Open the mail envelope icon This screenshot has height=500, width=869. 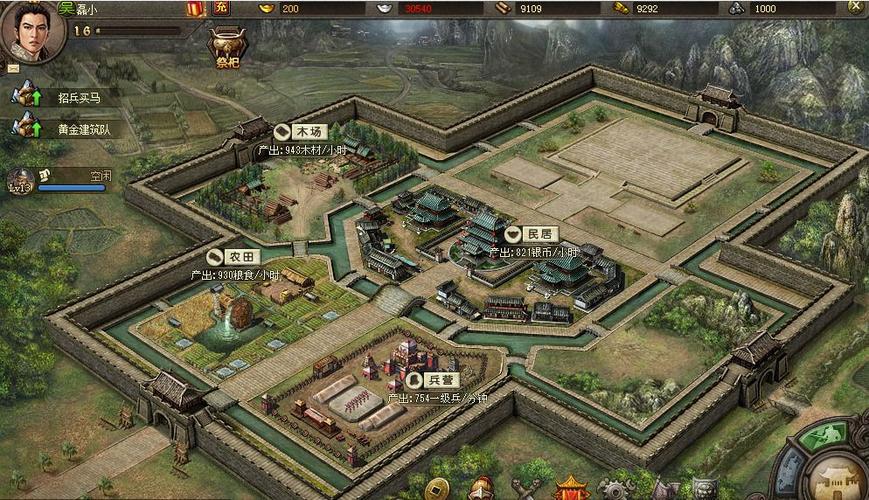point(13,68)
